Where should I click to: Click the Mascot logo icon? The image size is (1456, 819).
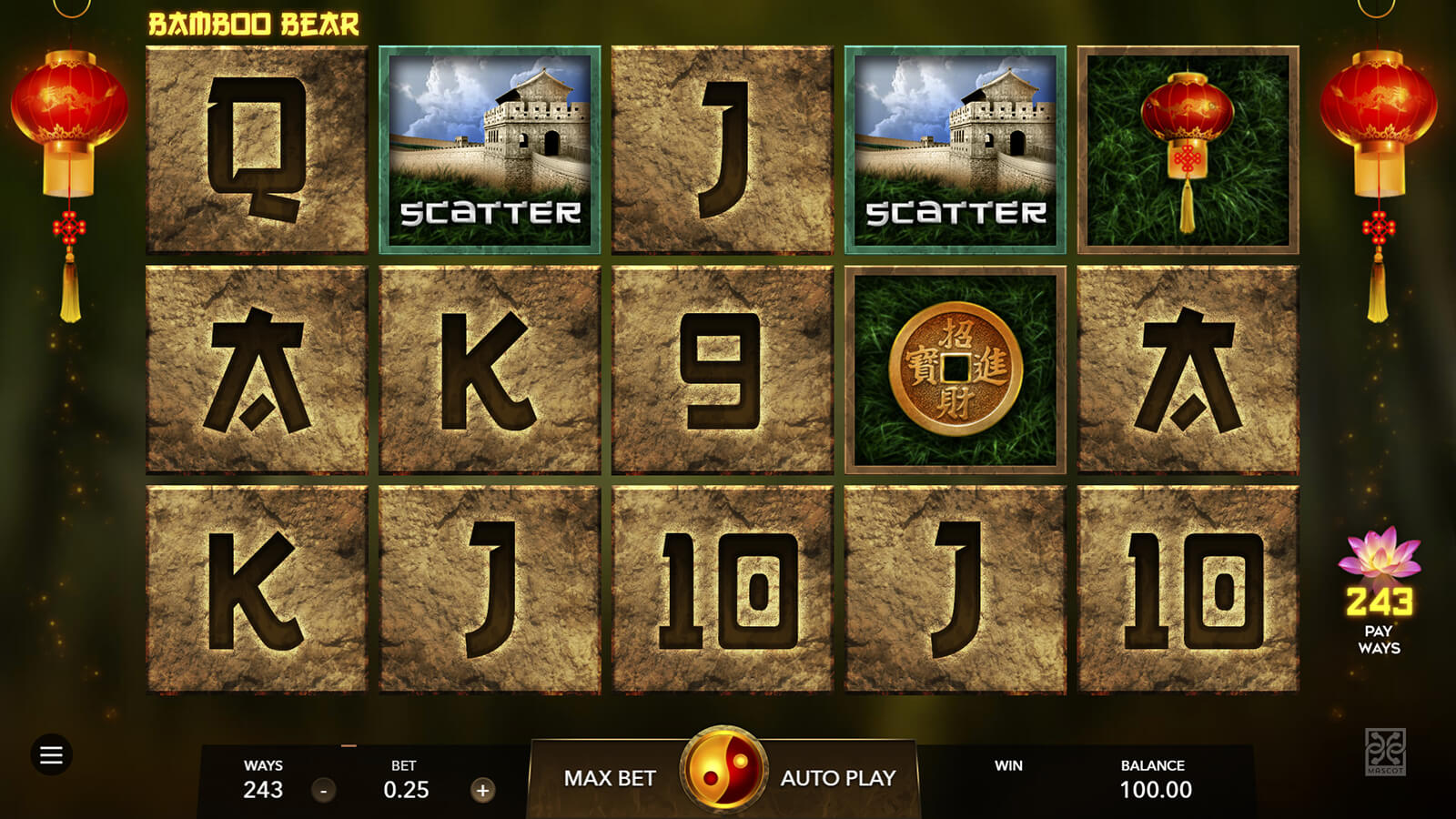1385,752
